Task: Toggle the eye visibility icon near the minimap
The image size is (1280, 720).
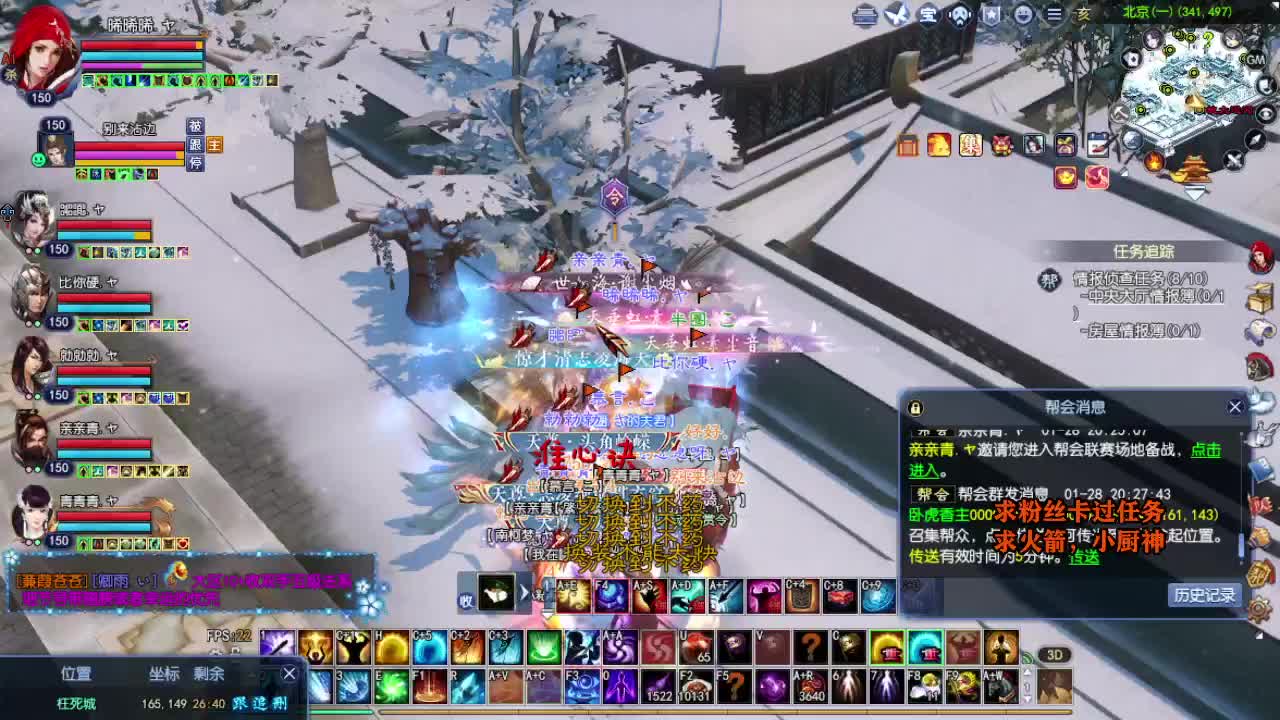Action: (x=1263, y=113)
